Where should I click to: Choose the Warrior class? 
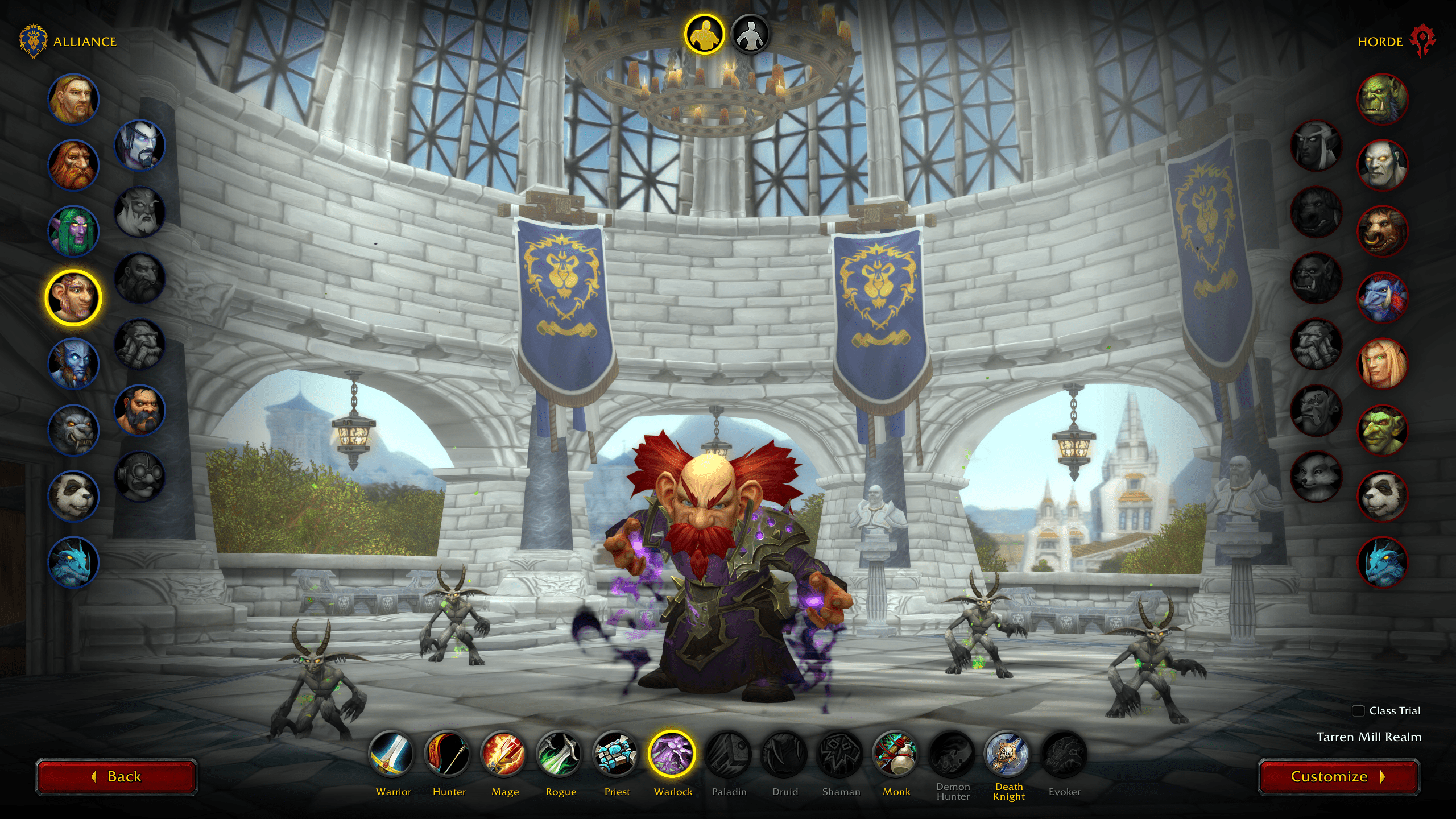click(392, 754)
